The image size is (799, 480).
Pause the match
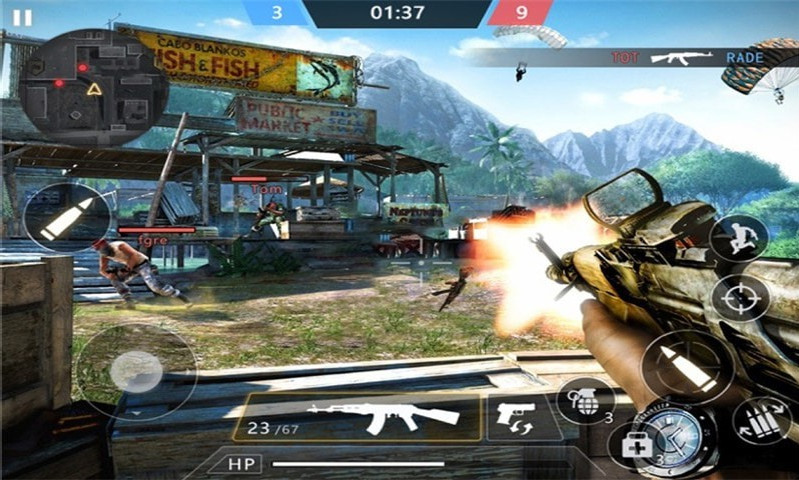pos(22,18)
